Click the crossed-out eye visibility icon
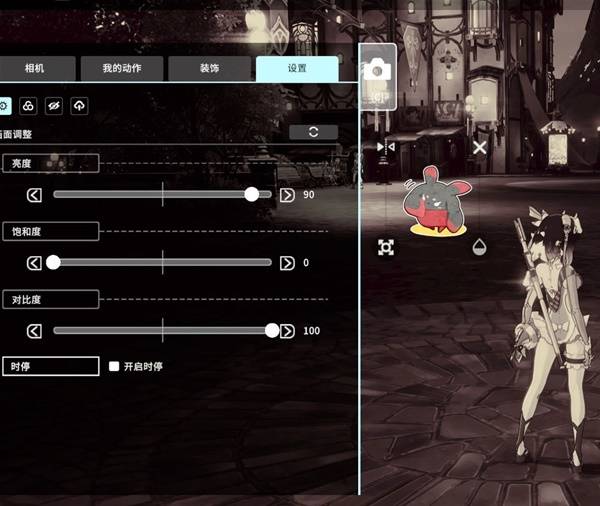Viewport: 600px width, 506px height. 54,105
